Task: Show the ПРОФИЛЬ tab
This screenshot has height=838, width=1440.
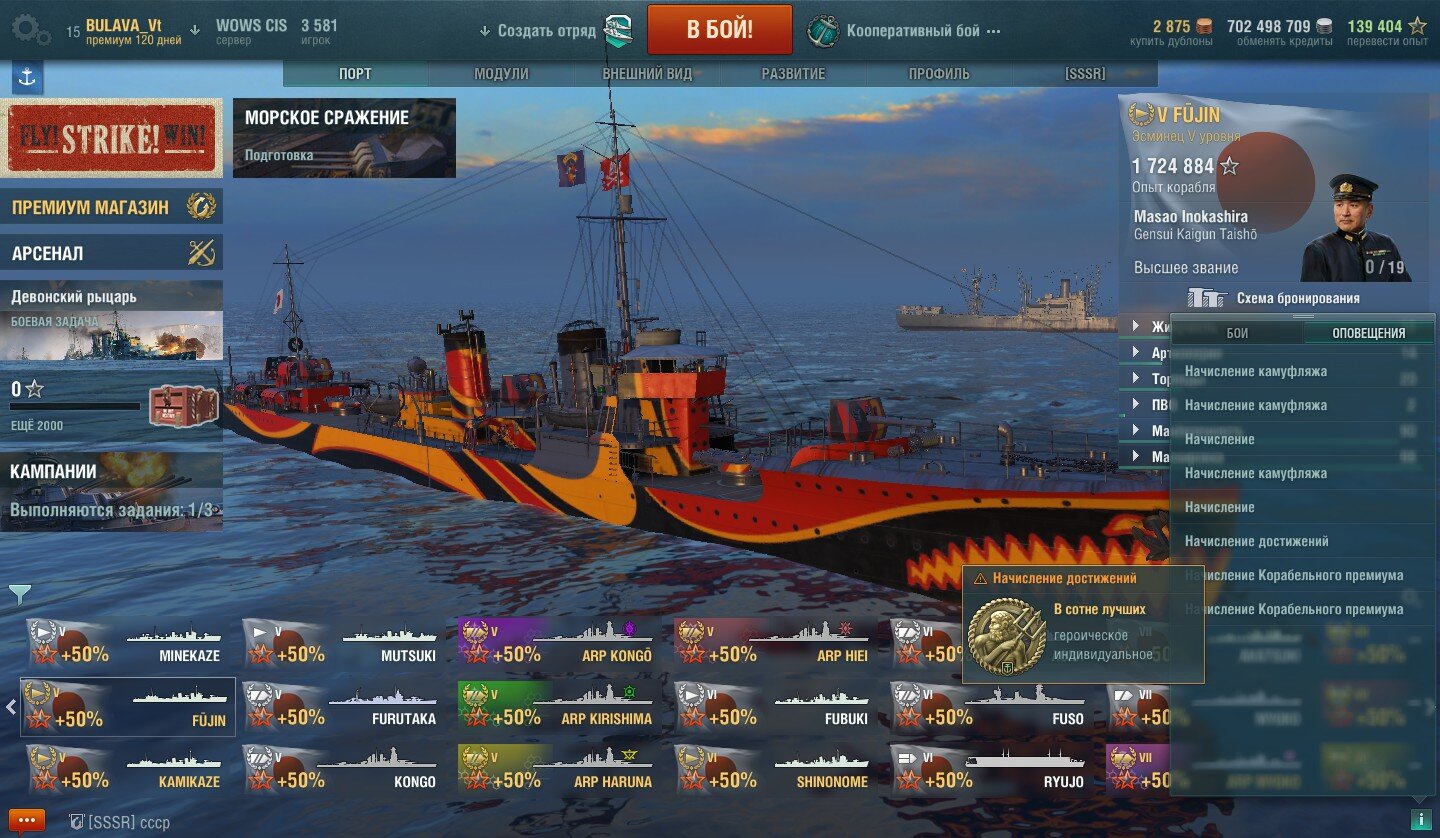Action: pyautogui.click(x=939, y=74)
